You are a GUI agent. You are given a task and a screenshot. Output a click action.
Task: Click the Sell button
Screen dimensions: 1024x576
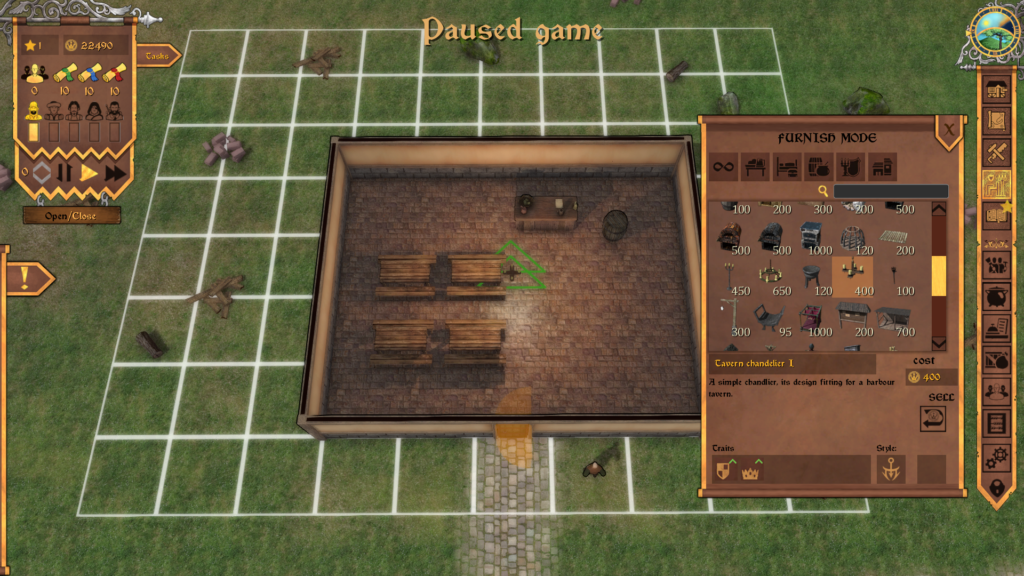[932, 418]
